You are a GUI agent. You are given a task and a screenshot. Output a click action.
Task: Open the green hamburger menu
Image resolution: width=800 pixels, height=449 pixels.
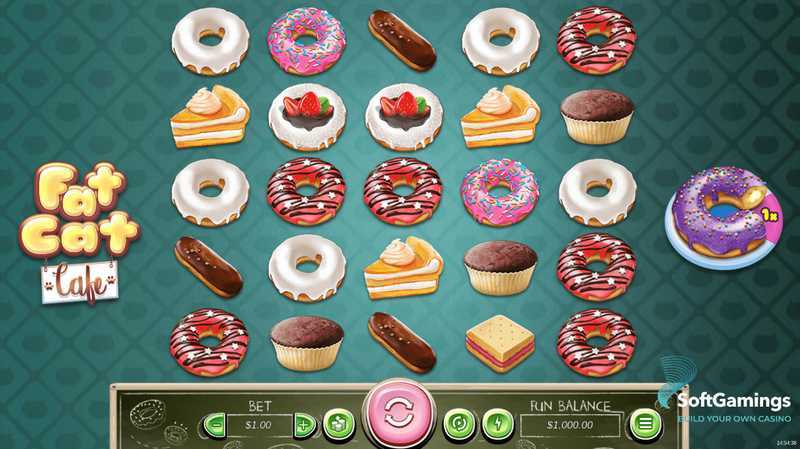tap(644, 423)
